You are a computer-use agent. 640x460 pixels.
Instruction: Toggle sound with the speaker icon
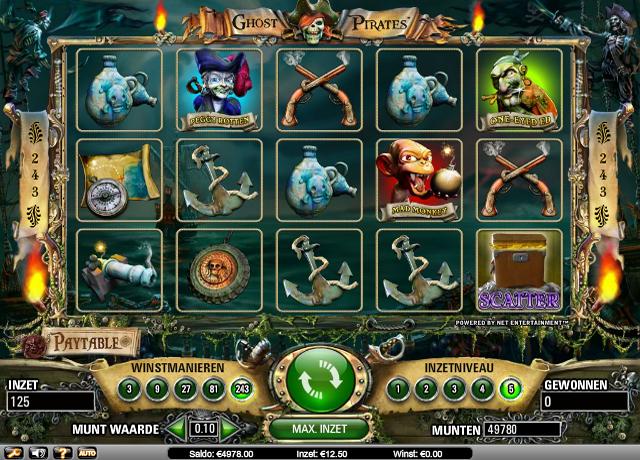38,453
